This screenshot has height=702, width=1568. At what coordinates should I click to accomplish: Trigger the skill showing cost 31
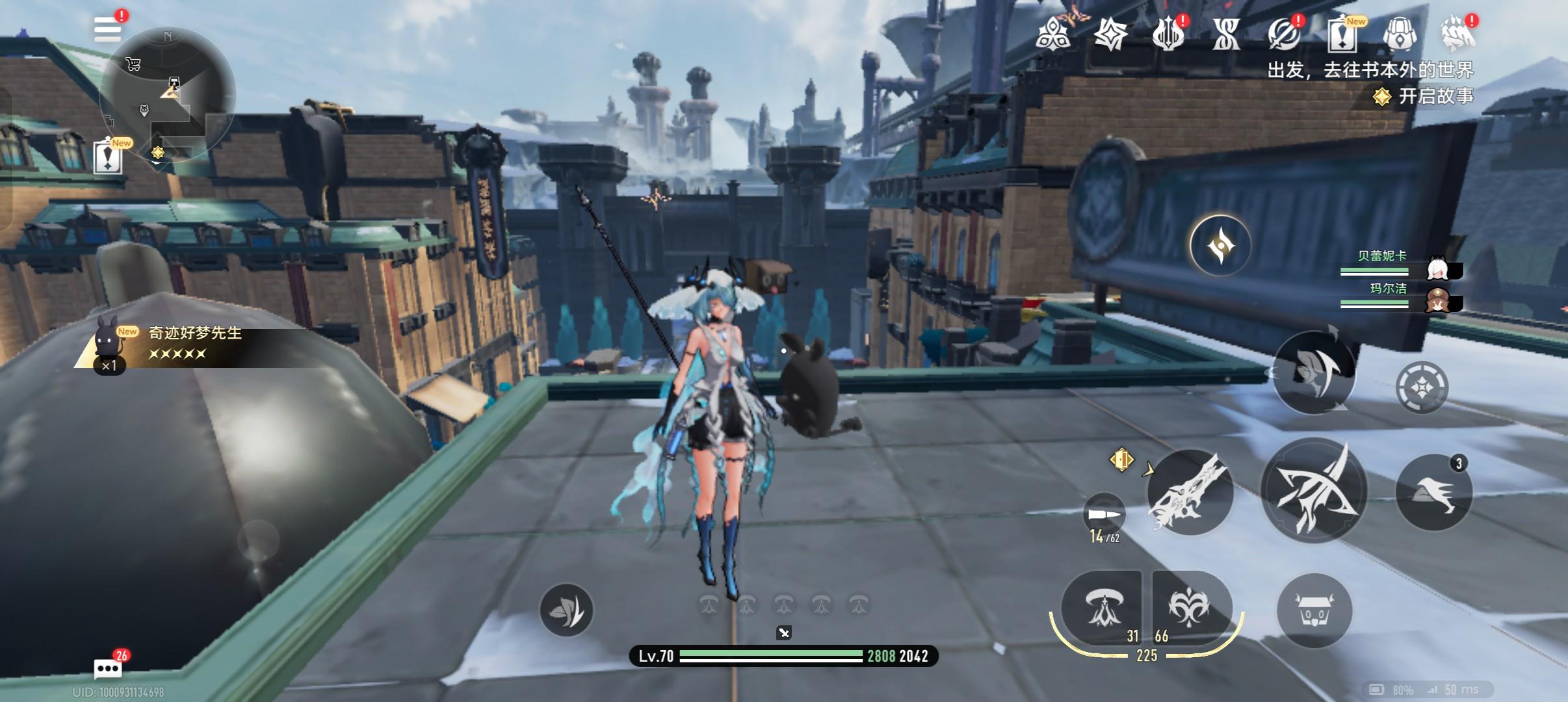point(1103,608)
